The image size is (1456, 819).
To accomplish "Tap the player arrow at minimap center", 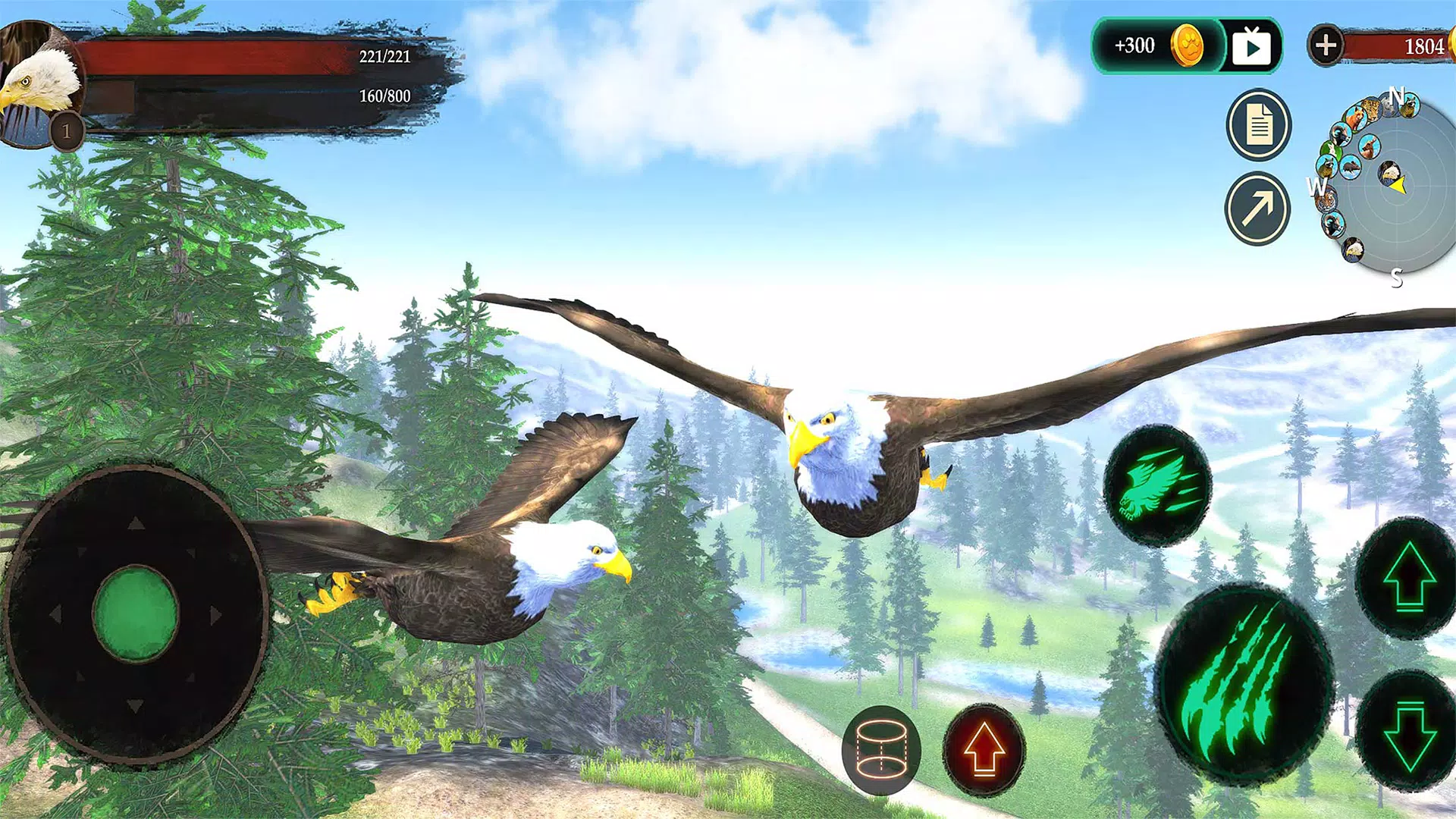I will pyautogui.click(x=1398, y=185).
